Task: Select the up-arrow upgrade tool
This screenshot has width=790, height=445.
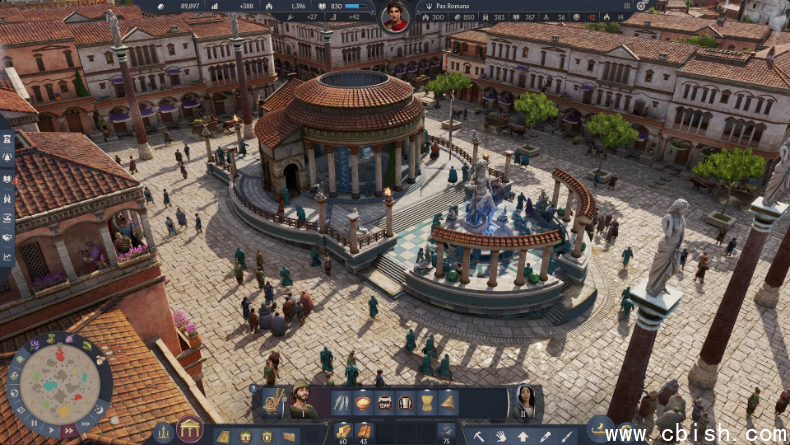Action: pyautogui.click(x=522, y=436)
